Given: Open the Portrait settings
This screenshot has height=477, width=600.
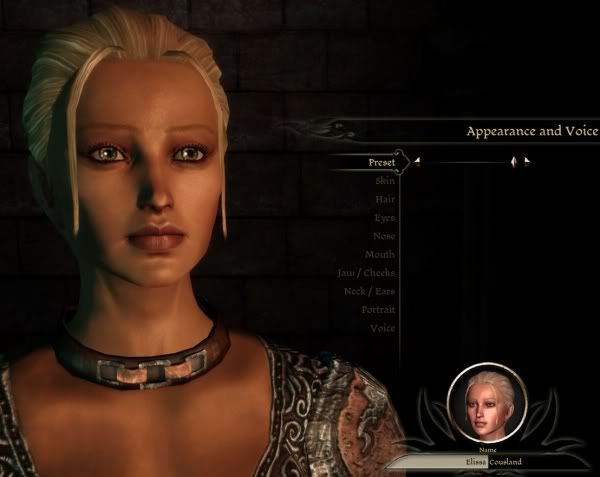Looking at the screenshot, I should tap(377, 310).
